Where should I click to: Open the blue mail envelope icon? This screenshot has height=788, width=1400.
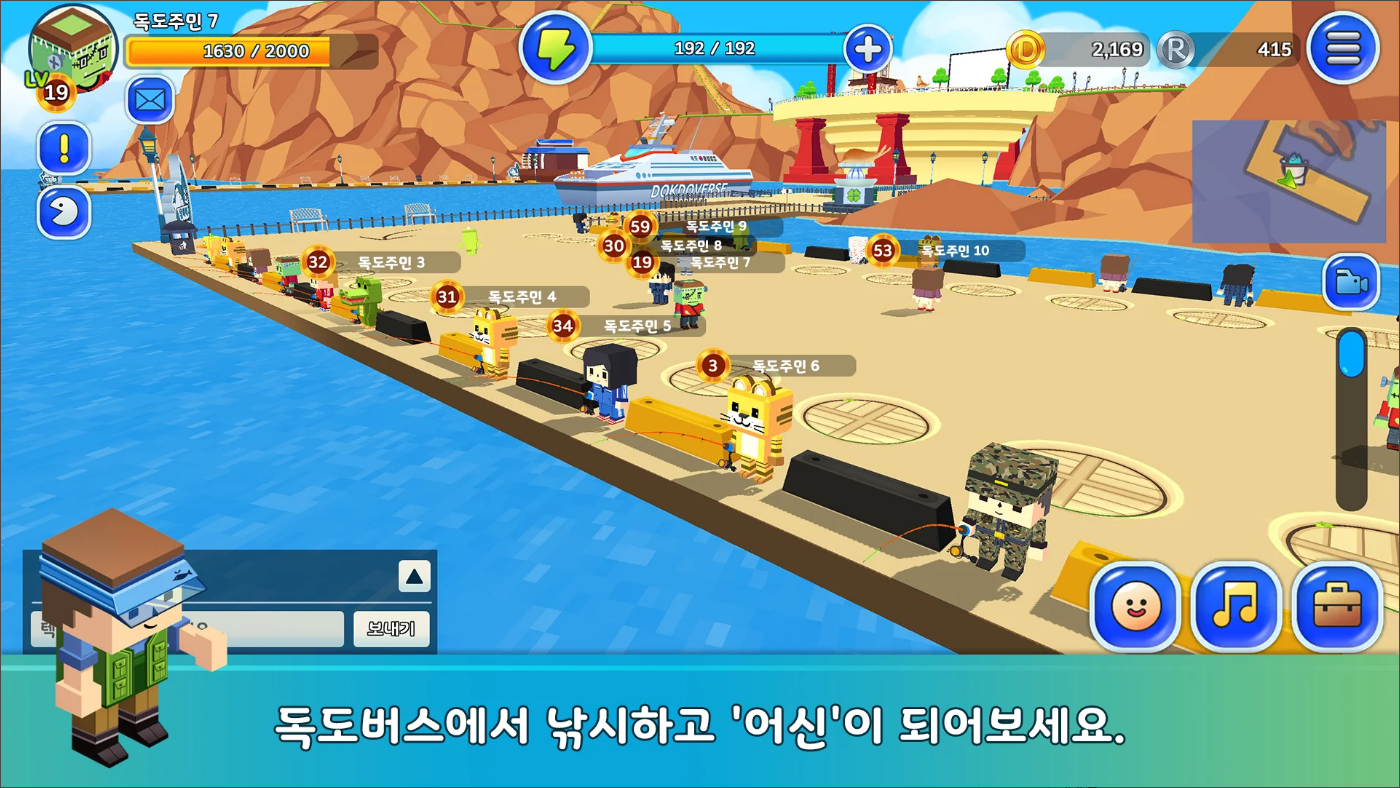pos(148,100)
